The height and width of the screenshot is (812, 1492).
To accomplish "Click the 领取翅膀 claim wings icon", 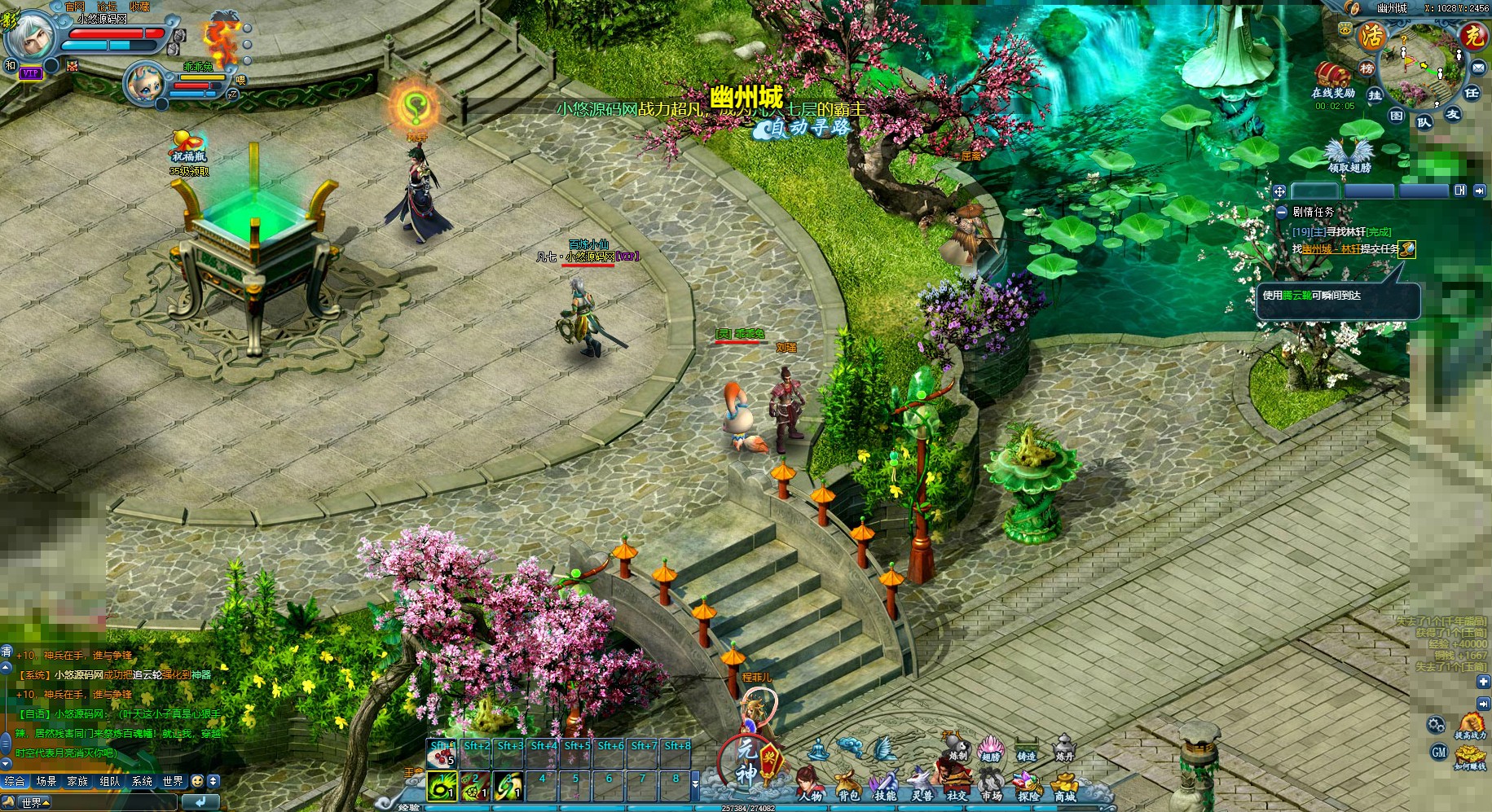I will point(1349,153).
